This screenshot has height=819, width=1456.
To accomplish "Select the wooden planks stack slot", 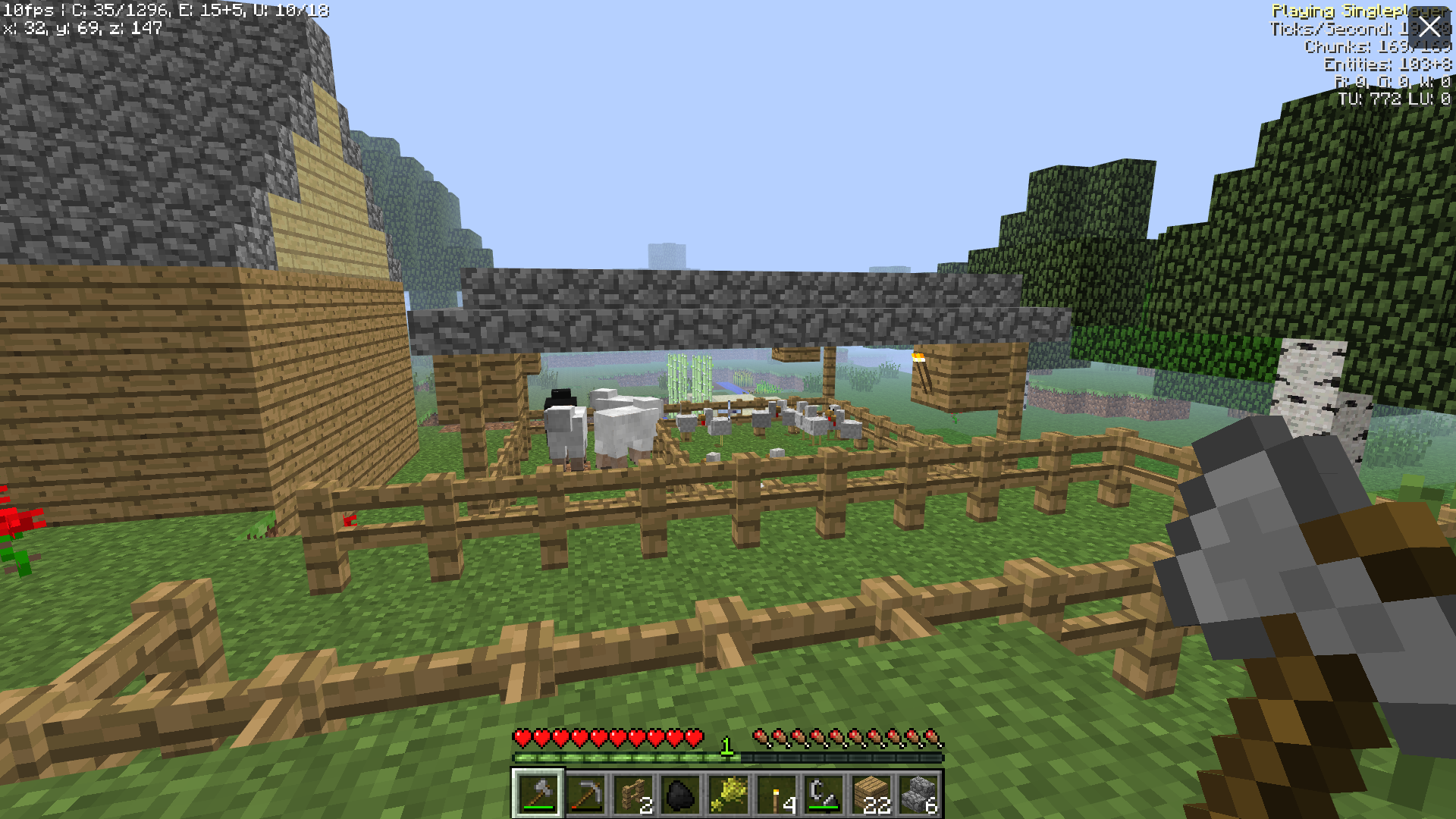I will coord(871,794).
